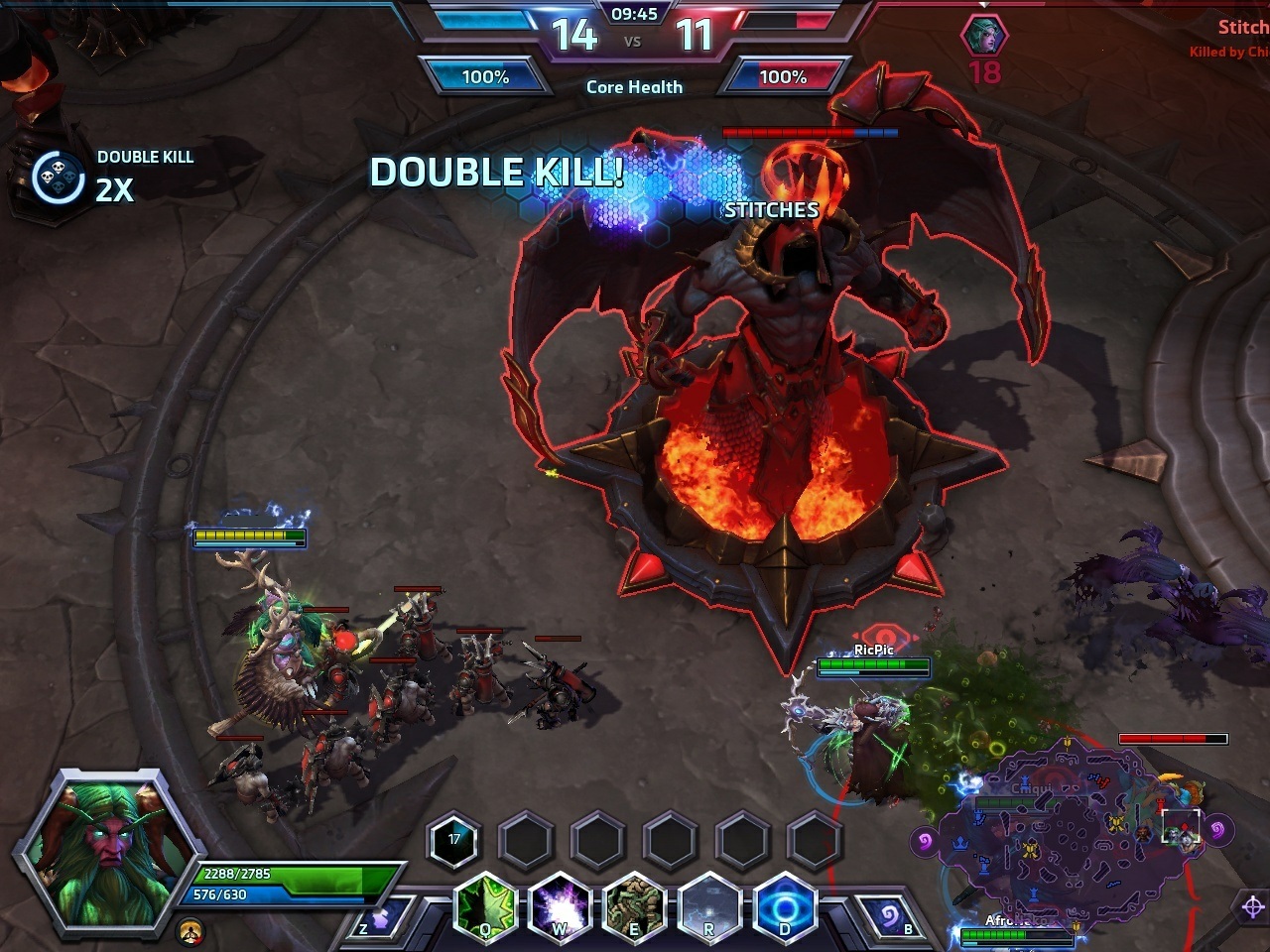Image resolution: width=1270 pixels, height=952 pixels.
Task: Select the enemy hero portrait at level 18
Action: (983, 36)
